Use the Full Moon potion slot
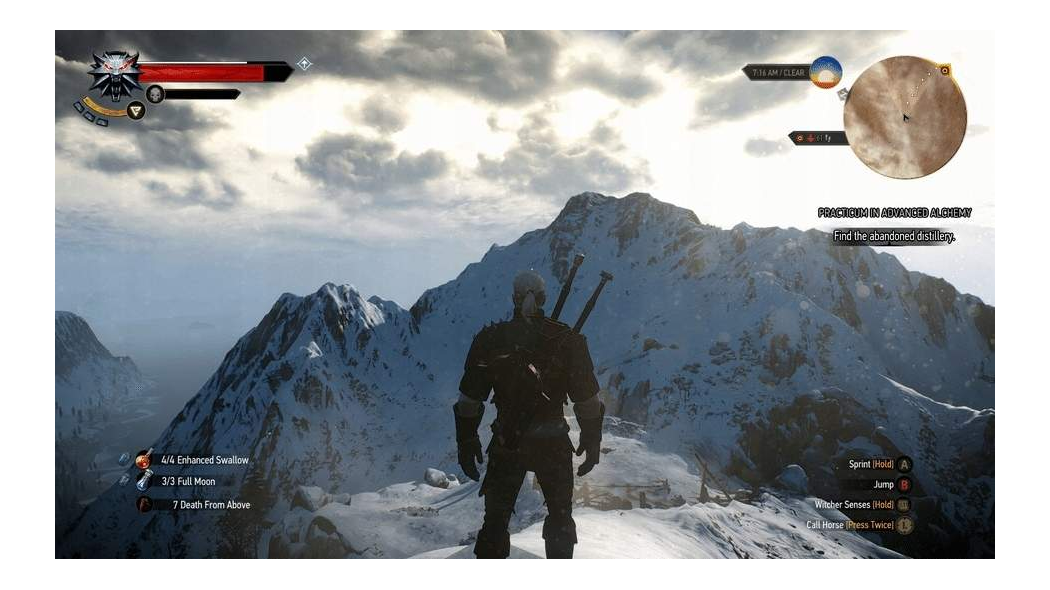The width and height of the screenshot is (1050, 590). pos(144,482)
